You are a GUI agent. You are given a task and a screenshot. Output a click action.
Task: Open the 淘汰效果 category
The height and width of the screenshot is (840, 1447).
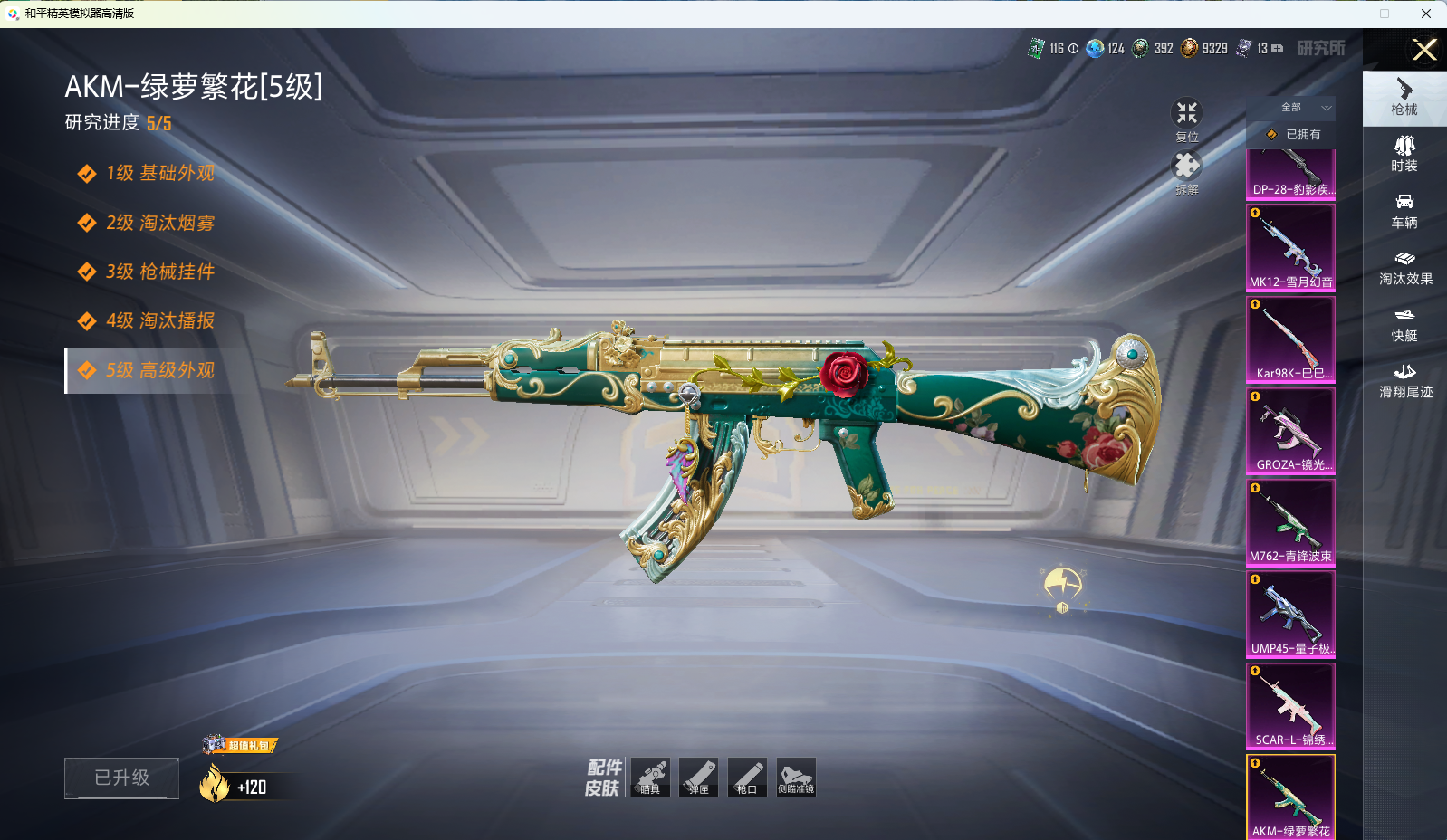(1404, 267)
